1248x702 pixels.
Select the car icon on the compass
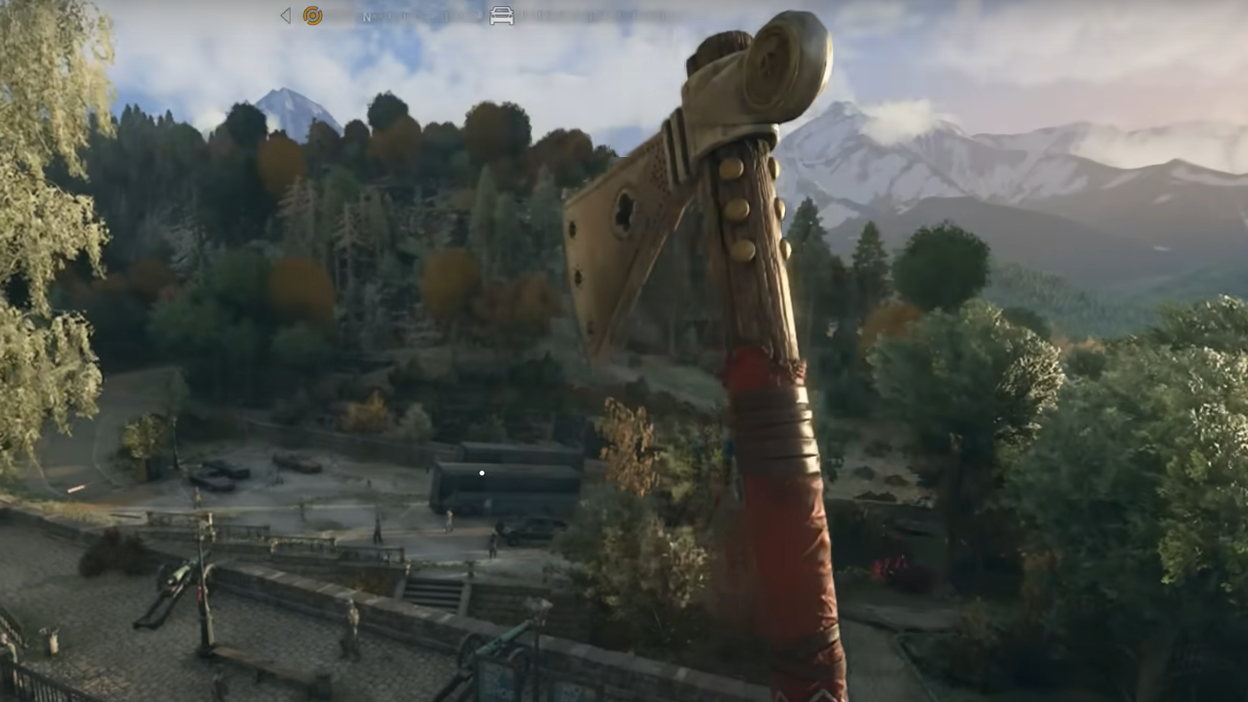coord(501,15)
